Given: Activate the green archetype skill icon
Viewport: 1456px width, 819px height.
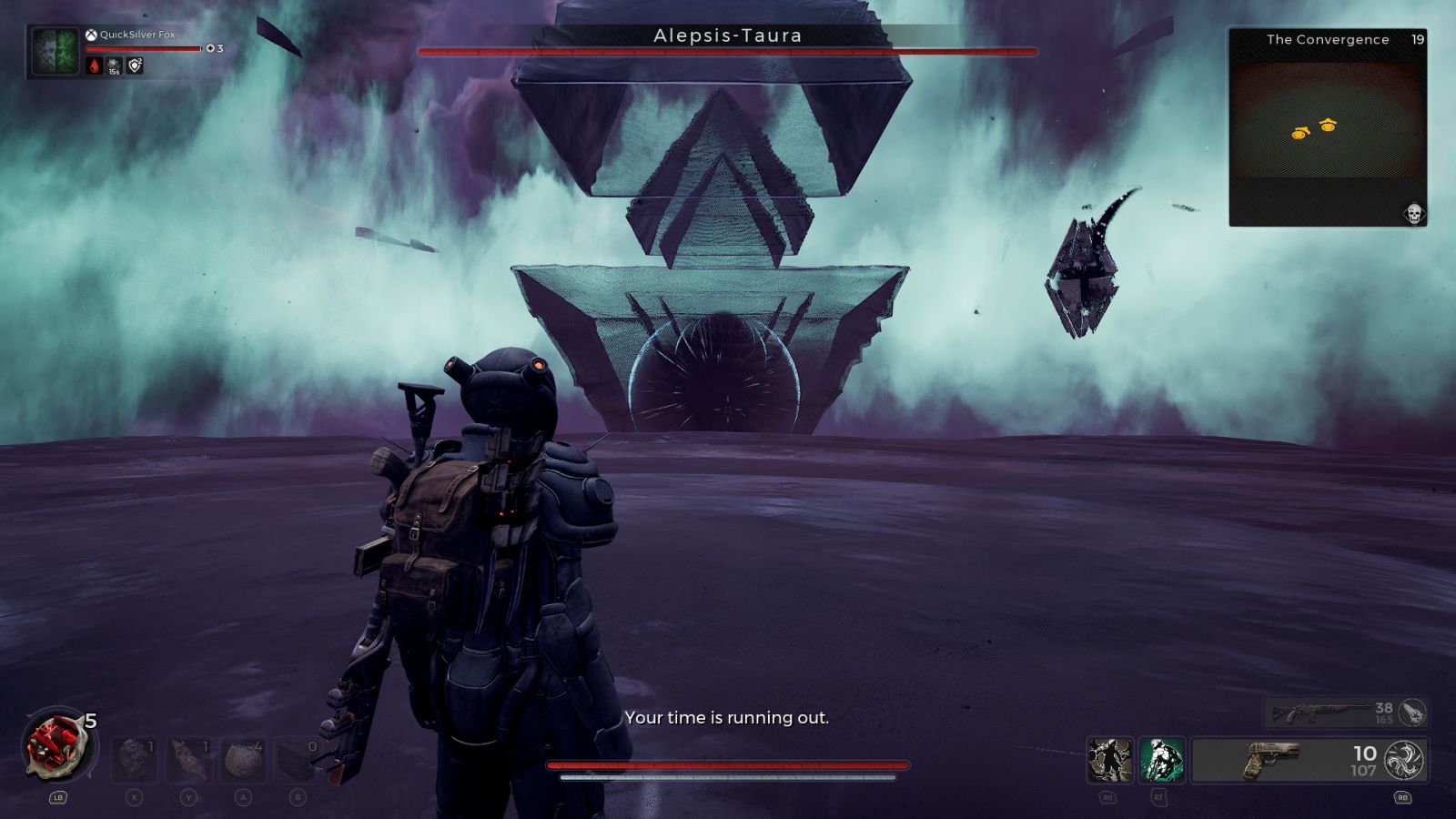Looking at the screenshot, I should (x=1162, y=760).
